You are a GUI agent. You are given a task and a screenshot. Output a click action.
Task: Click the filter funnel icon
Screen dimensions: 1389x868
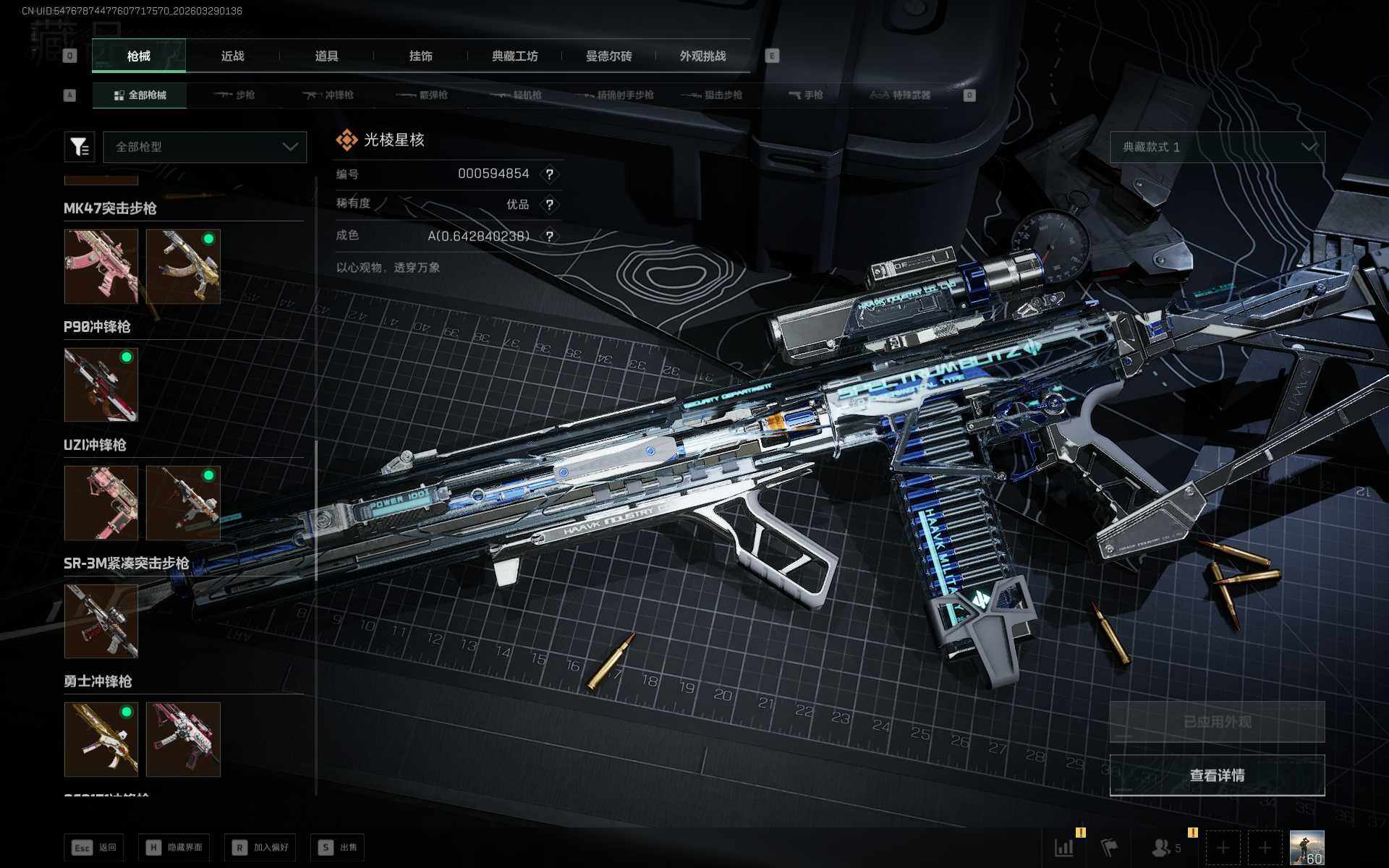[80, 147]
